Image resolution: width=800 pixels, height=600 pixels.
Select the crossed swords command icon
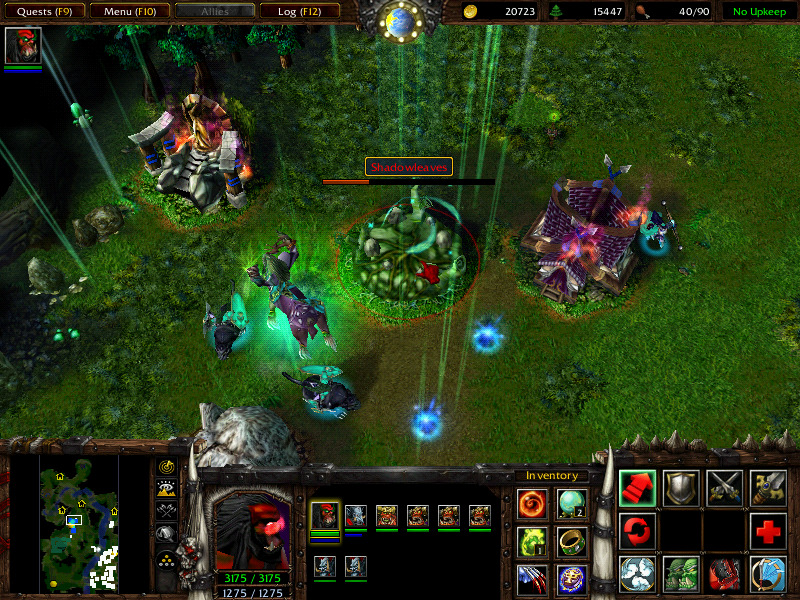(724, 487)
